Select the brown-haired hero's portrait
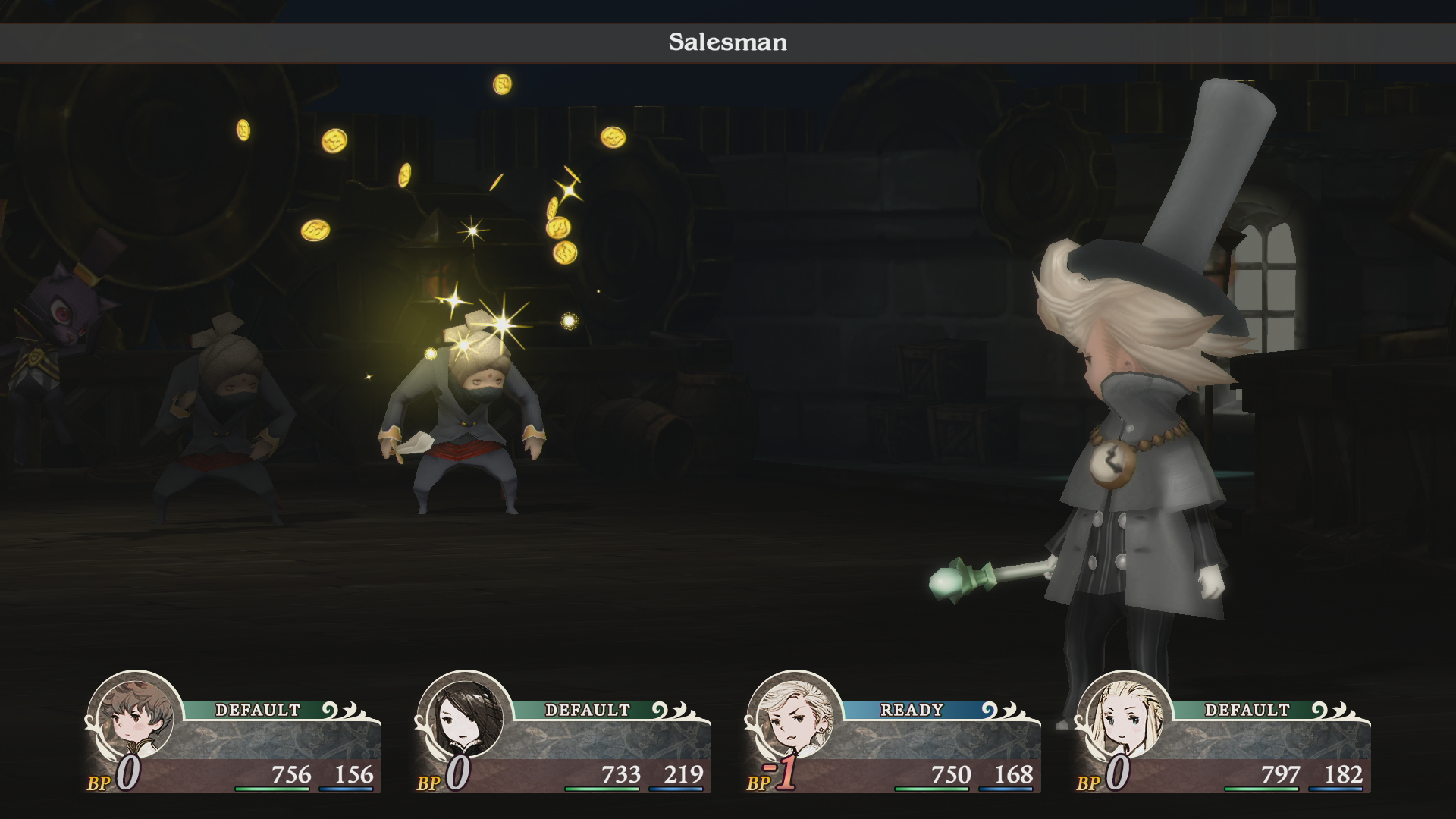This screenshot has height=819, width=1456. click(136, 717)
